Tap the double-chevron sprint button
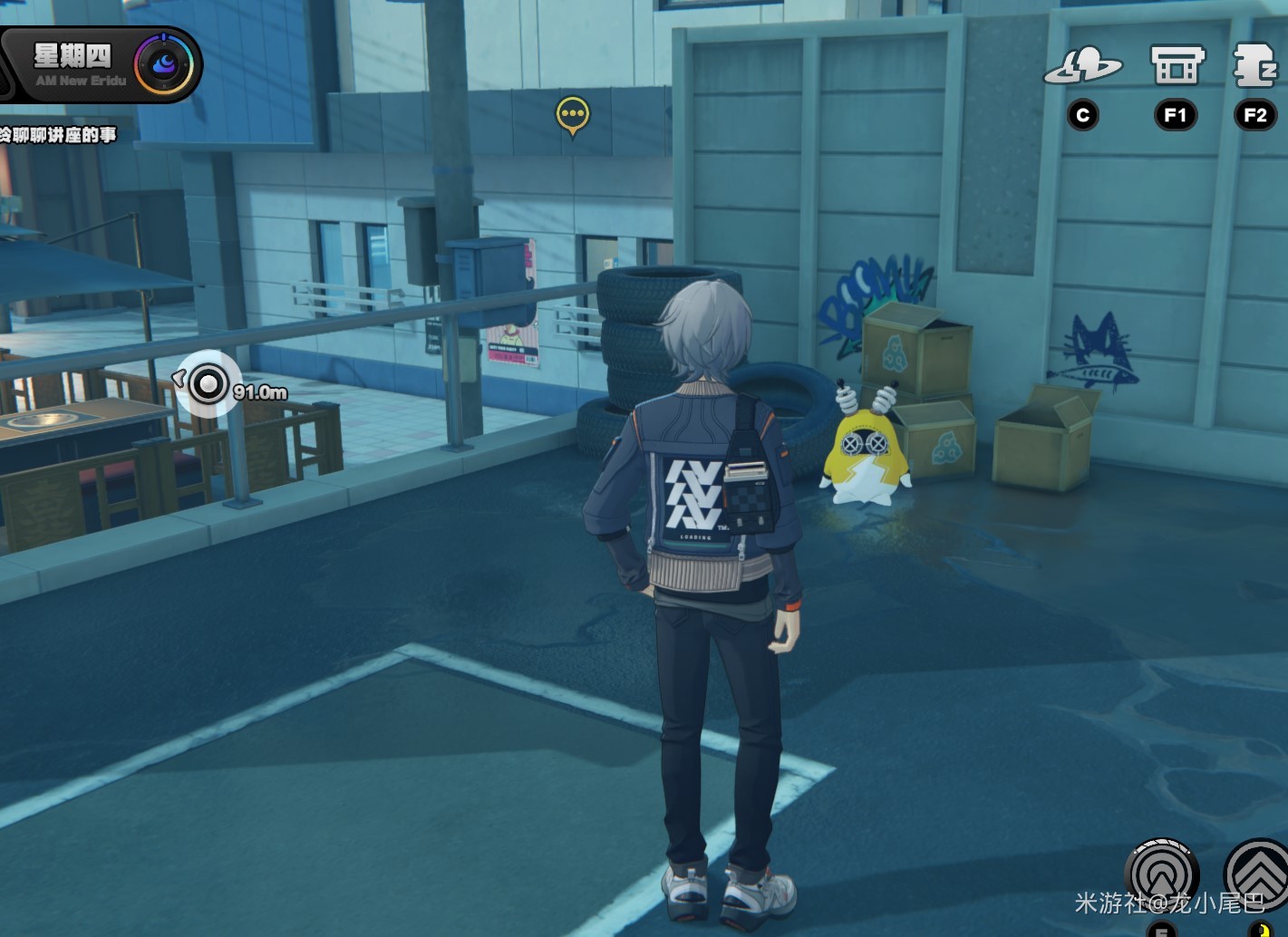The width and height of the screenshot is (1288, 937). [1259, 874]
